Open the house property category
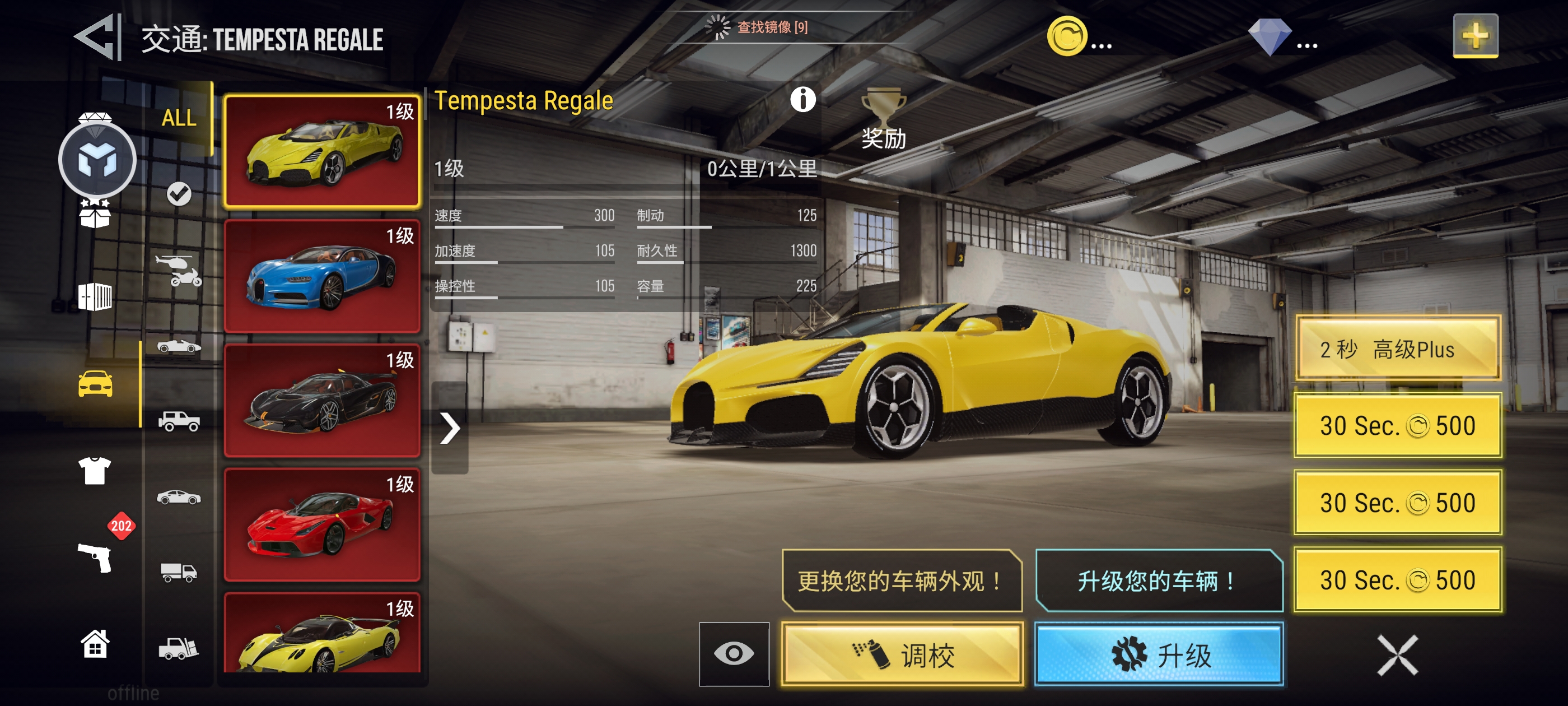Image resolution: width=1568 pixels, height=706 pixels. 95,644
